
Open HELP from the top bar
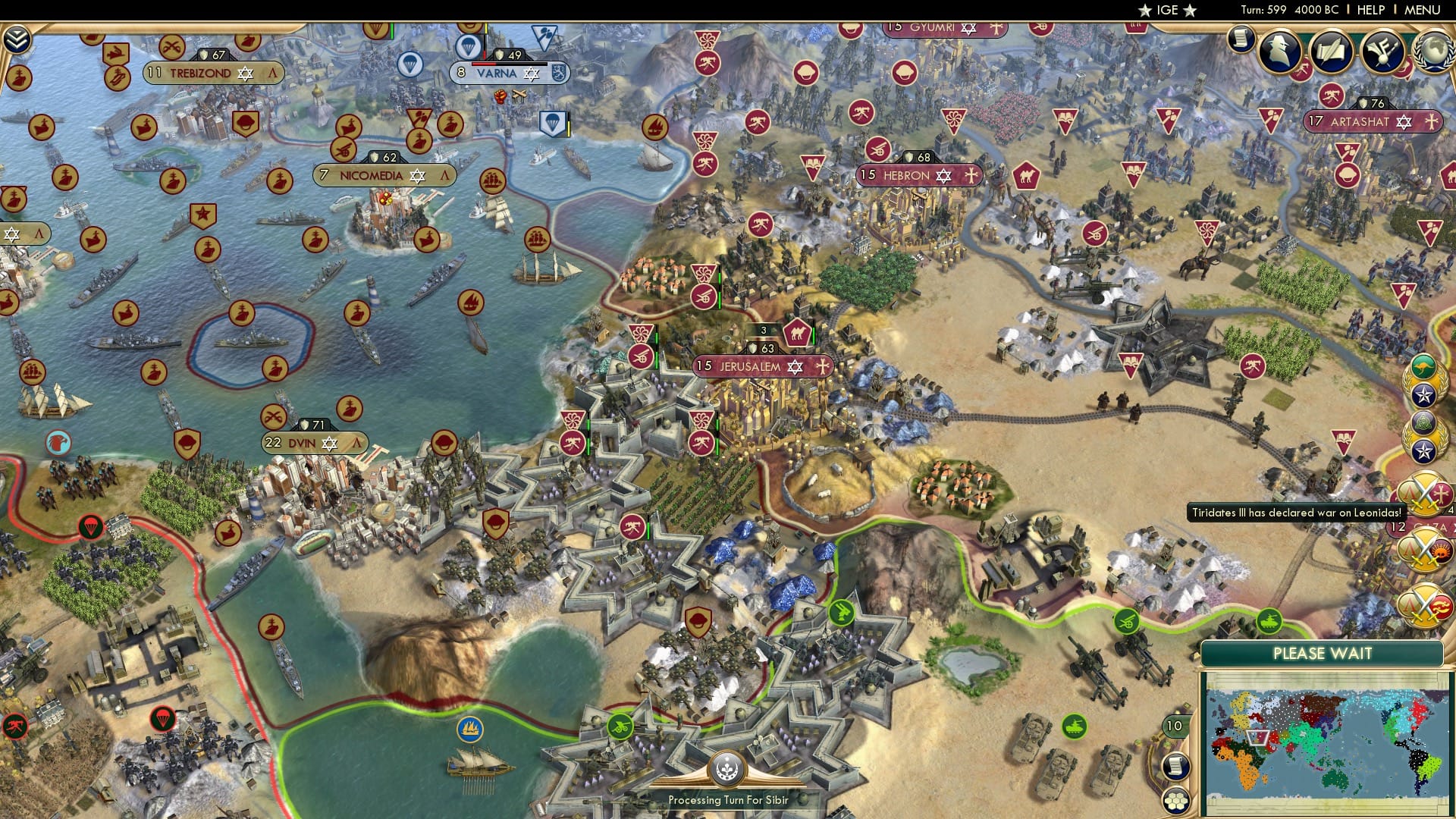1373,10
